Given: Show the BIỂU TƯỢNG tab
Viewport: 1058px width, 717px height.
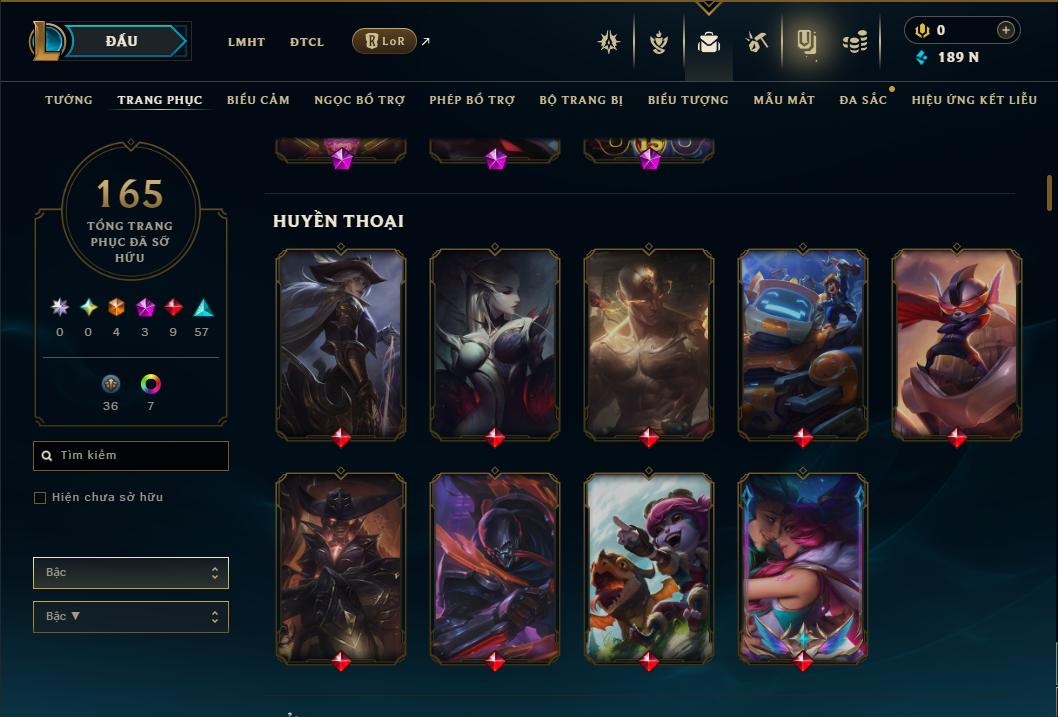Looking at the screenshot, I should 688,100.
